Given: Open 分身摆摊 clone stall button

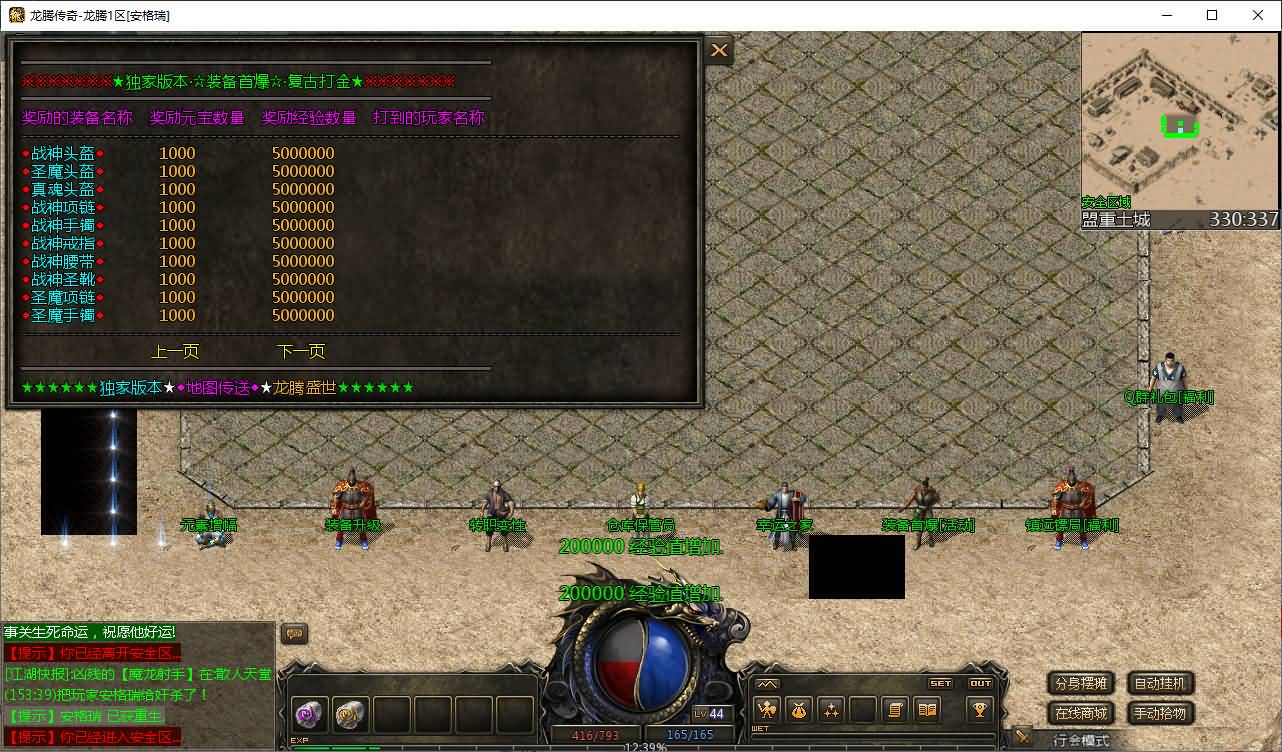Looking at the screenshot, I should tap(1081, 684).
